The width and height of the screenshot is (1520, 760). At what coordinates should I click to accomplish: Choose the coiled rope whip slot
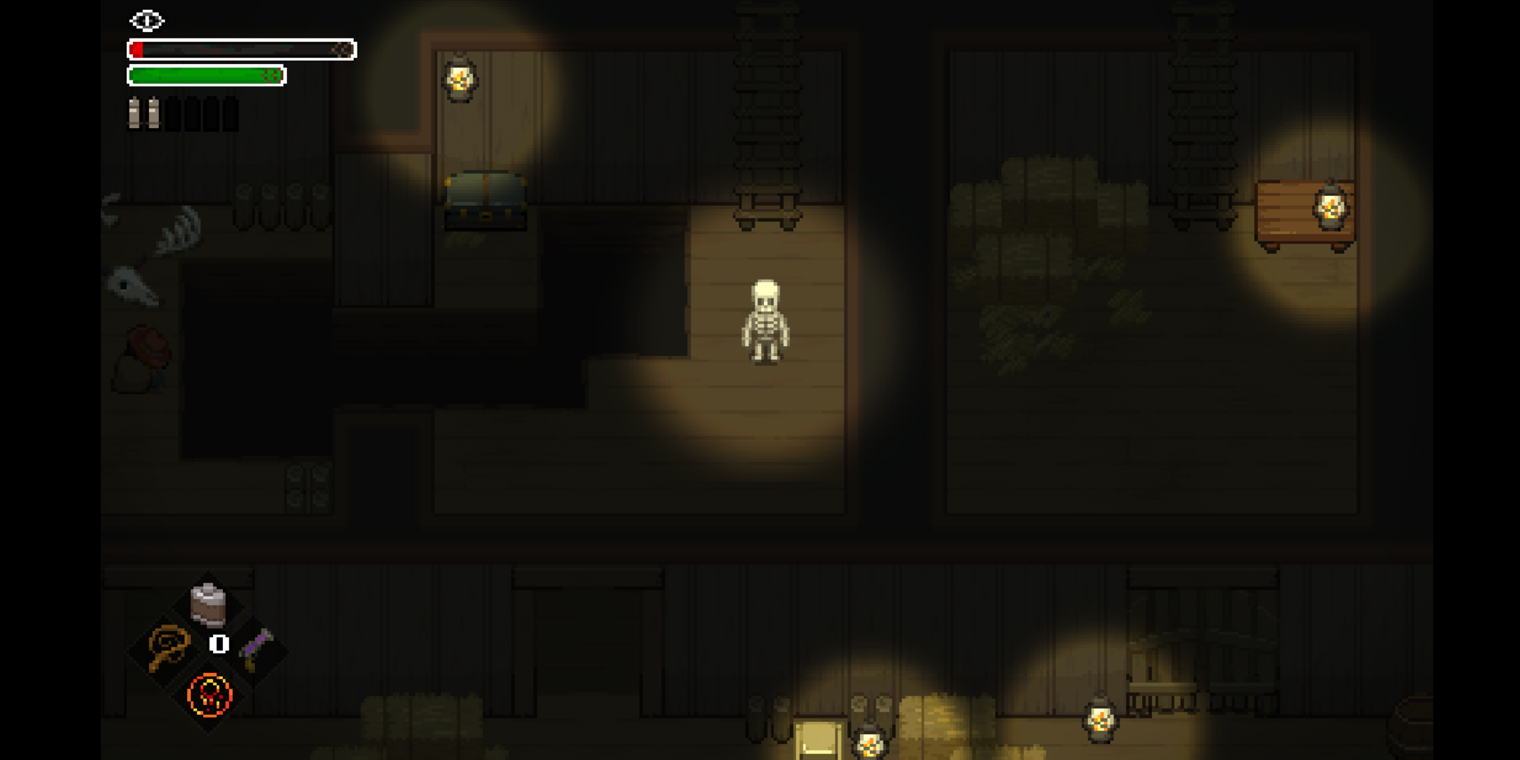tap(168, 647)
